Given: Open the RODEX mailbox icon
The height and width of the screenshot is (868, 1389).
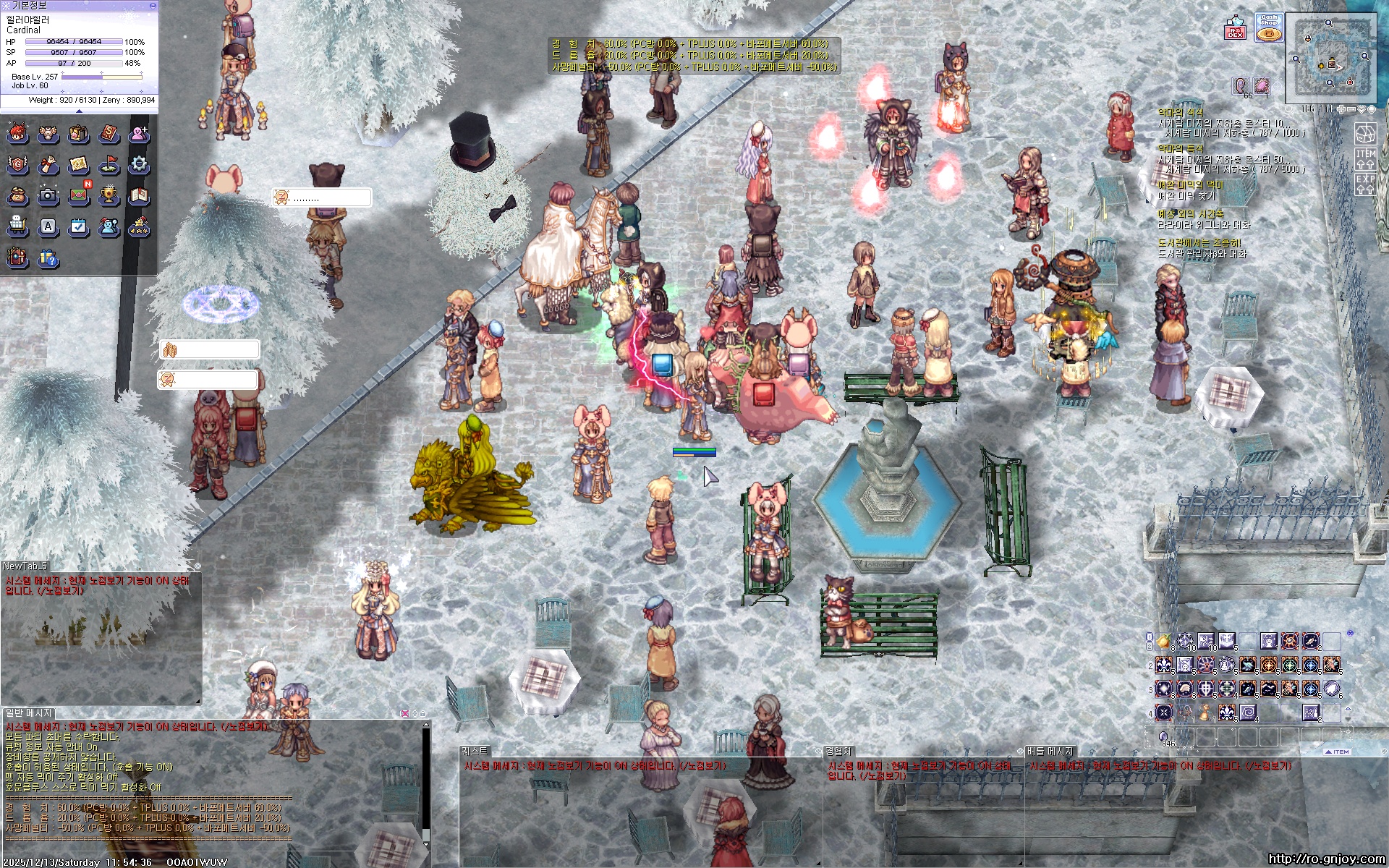Looking at the screenshot, I should coord(1236,28).
